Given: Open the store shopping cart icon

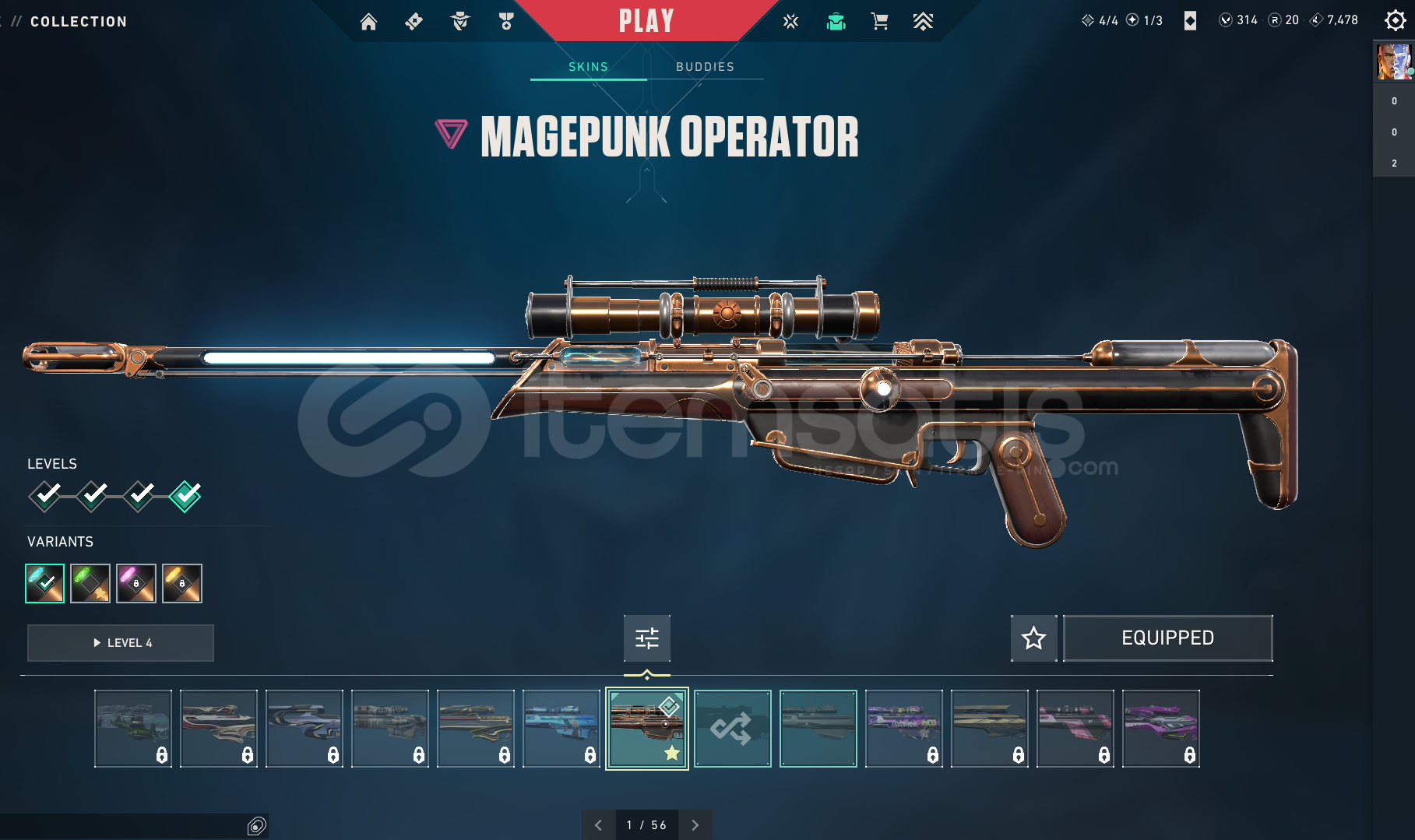Looking at the screenshot, I should (x=879, y=22).
